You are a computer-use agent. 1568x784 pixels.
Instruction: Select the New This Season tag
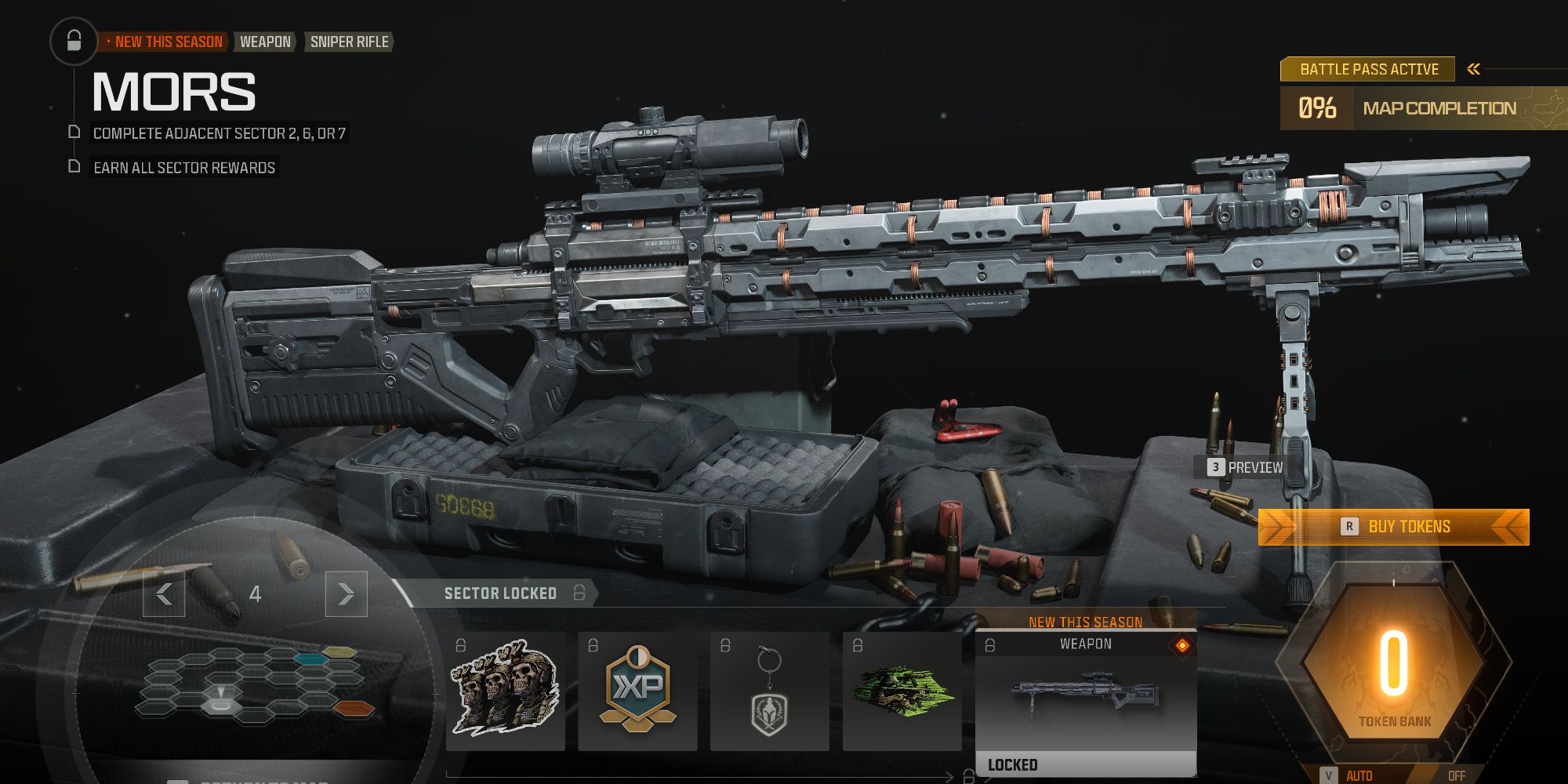coord(165,42)
